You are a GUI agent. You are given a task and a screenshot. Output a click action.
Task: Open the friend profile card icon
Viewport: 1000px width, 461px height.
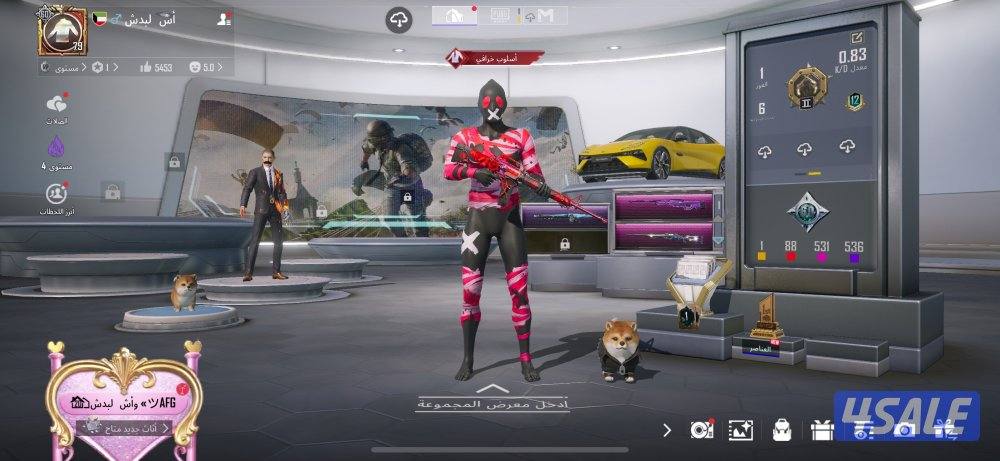223,19
